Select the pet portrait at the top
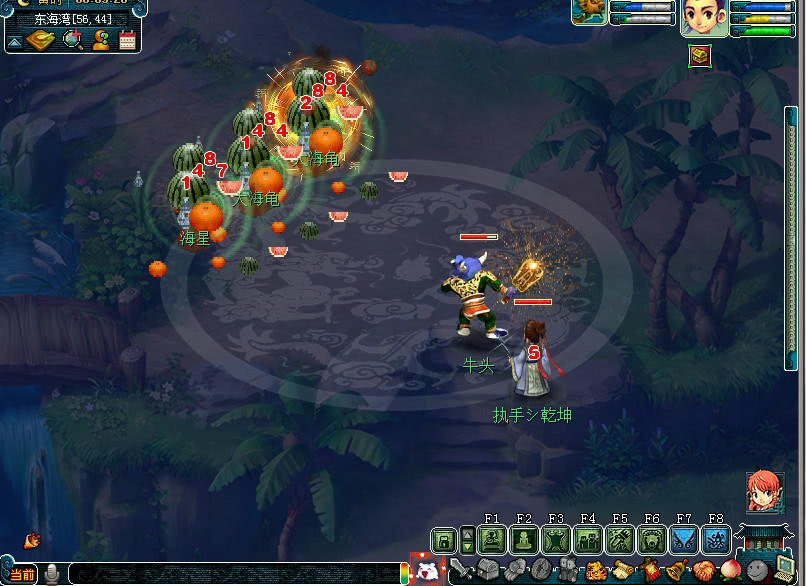 588,11
